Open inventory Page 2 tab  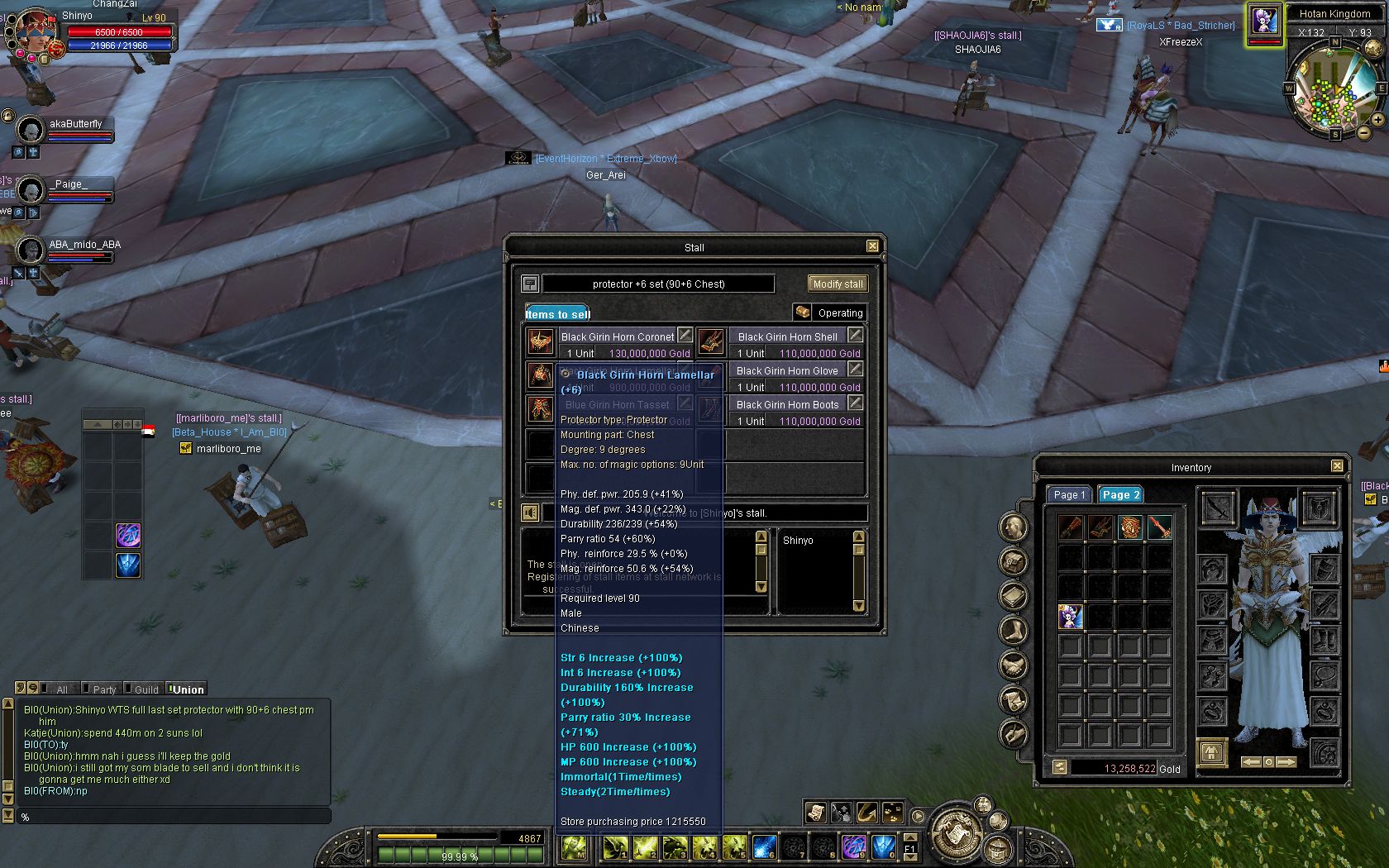1120,494
